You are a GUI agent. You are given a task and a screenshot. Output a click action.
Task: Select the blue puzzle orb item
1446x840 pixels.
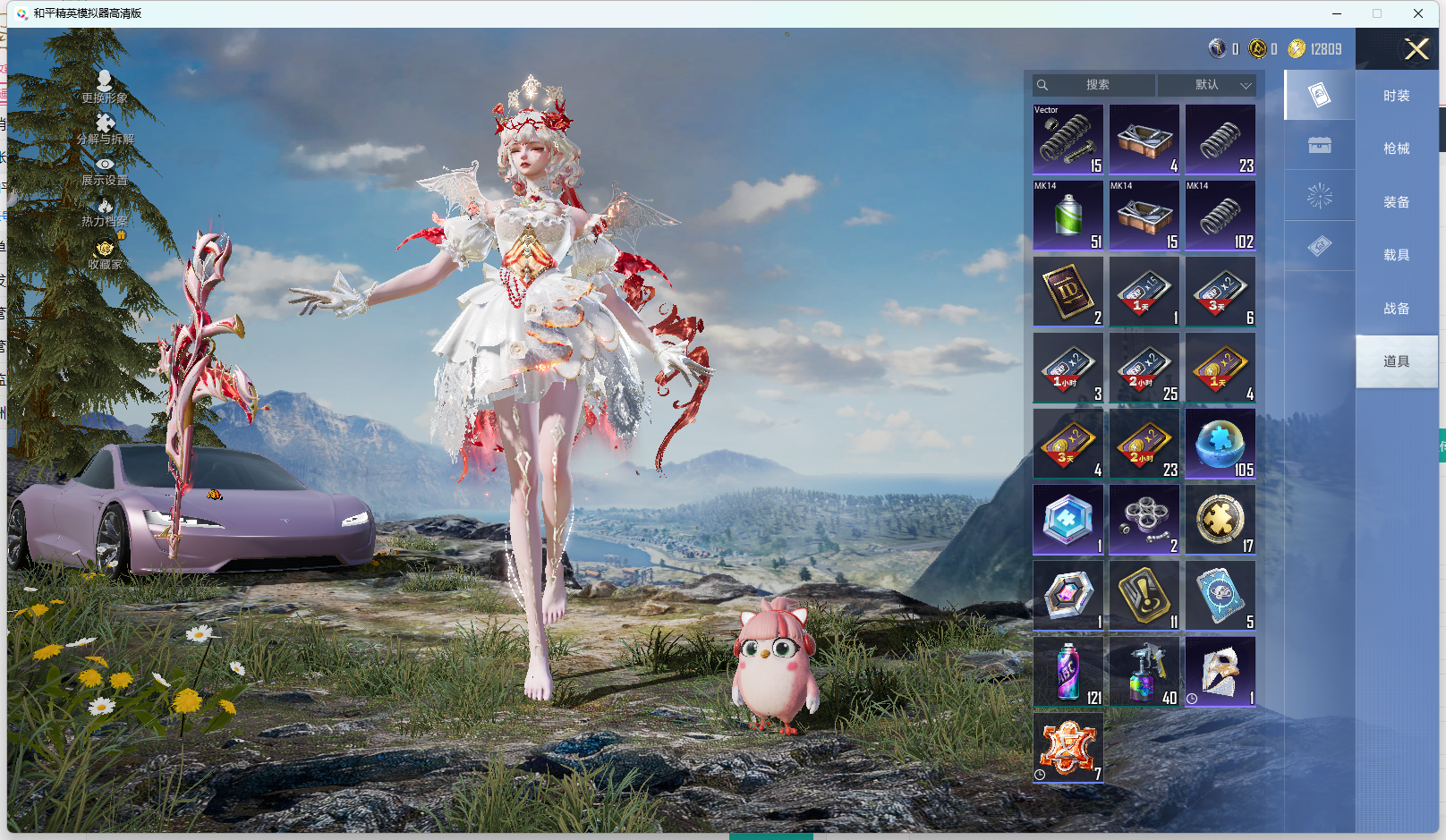[x=1221, y=444]
